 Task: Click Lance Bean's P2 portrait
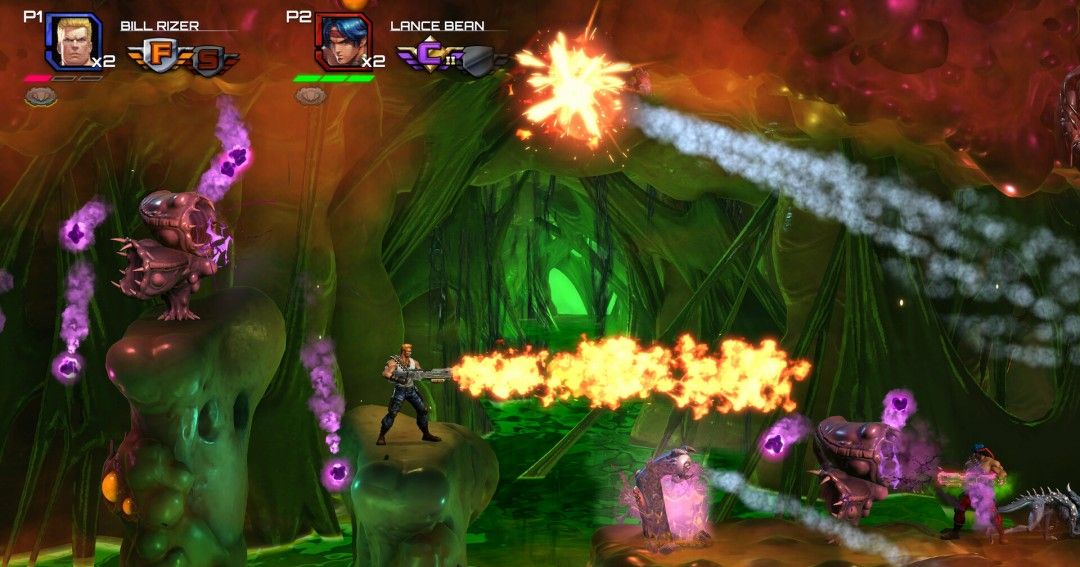342,42
